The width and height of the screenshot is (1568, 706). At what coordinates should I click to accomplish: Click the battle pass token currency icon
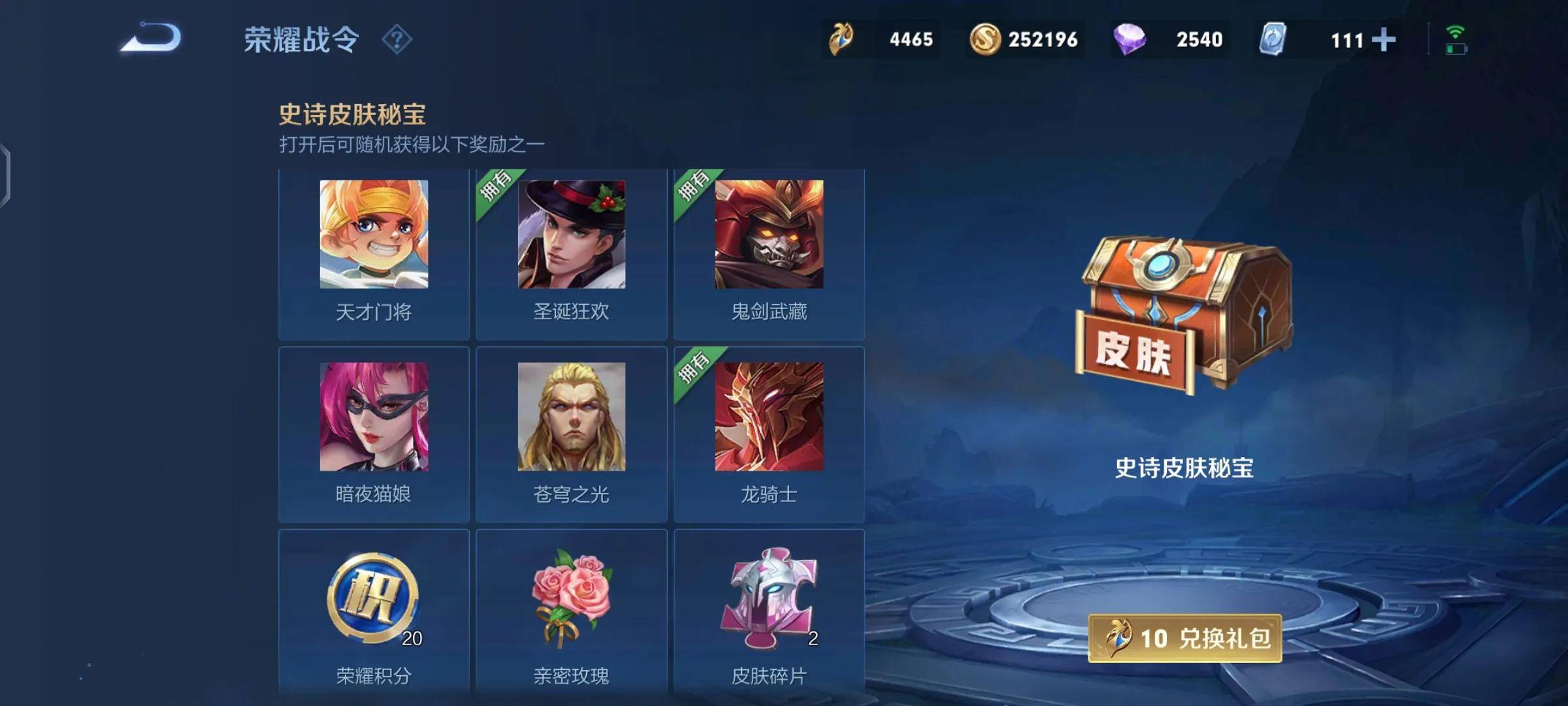click(841, 39)
